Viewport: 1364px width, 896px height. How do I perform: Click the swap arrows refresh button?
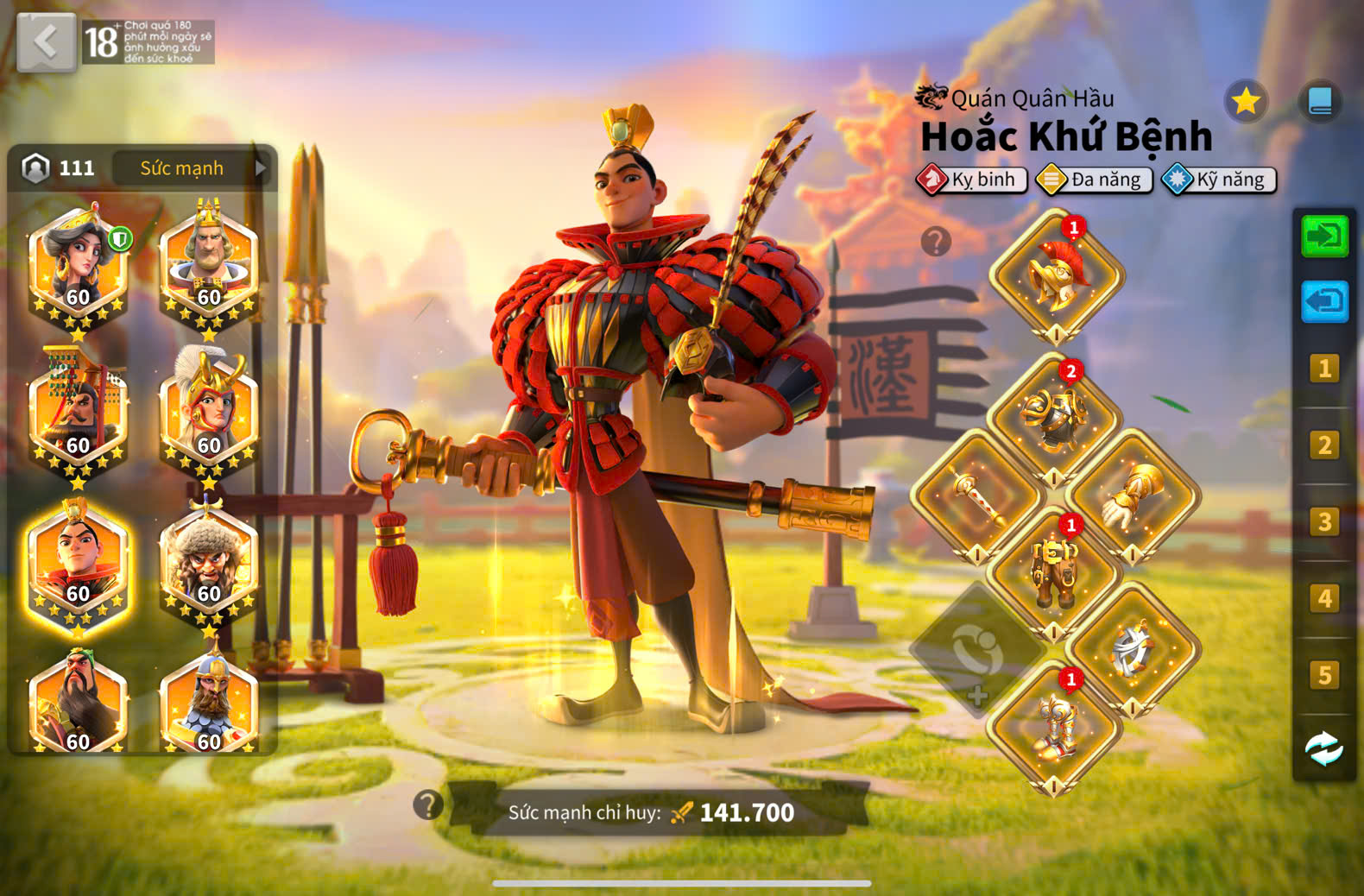click(1323, 748)
